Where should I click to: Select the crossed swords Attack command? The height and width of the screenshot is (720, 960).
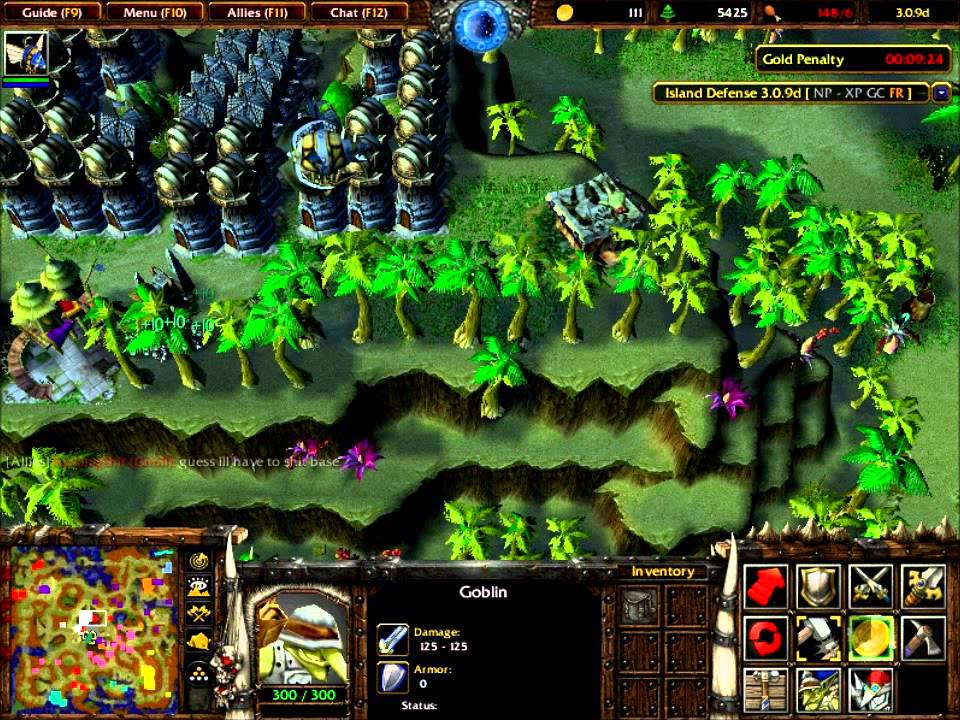point(870,587)
